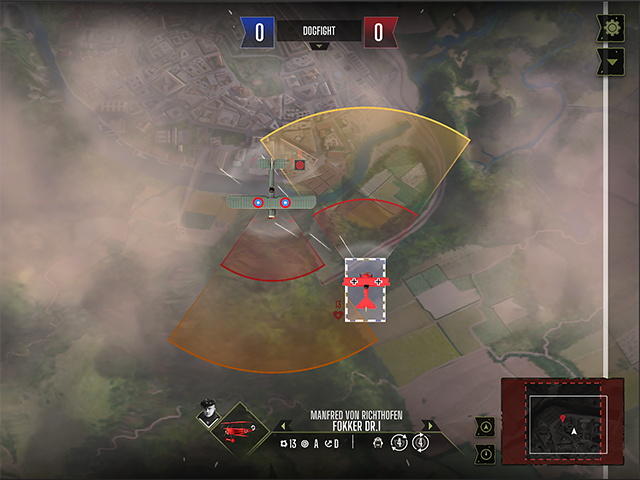
Task: Click the lower flag button left of minimap
Action: (486, 452)
